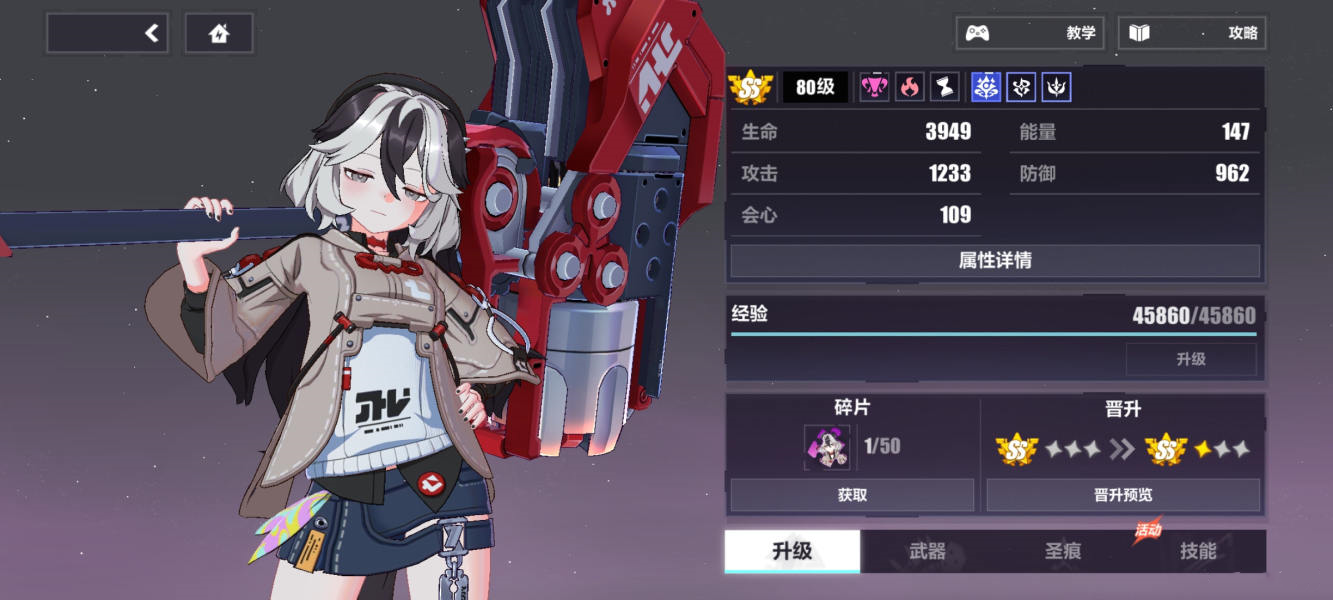The width and height of the screenshot is (1333, 600).
Task: Select the 升级 upgrade tab
Action: (792, 551)
